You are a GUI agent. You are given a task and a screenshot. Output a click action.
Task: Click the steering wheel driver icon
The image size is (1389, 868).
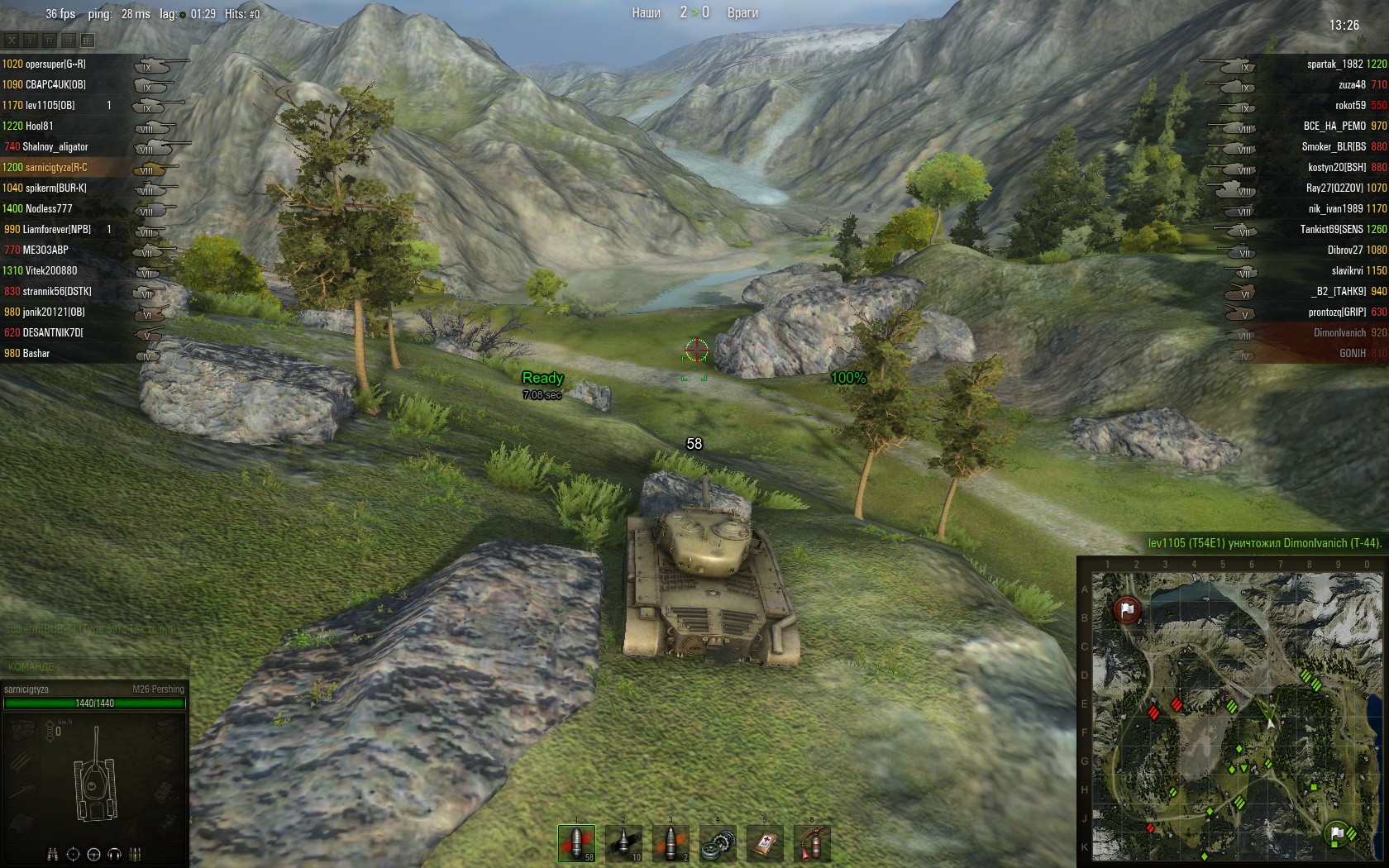pyautogui.click(x=93, y=854)
